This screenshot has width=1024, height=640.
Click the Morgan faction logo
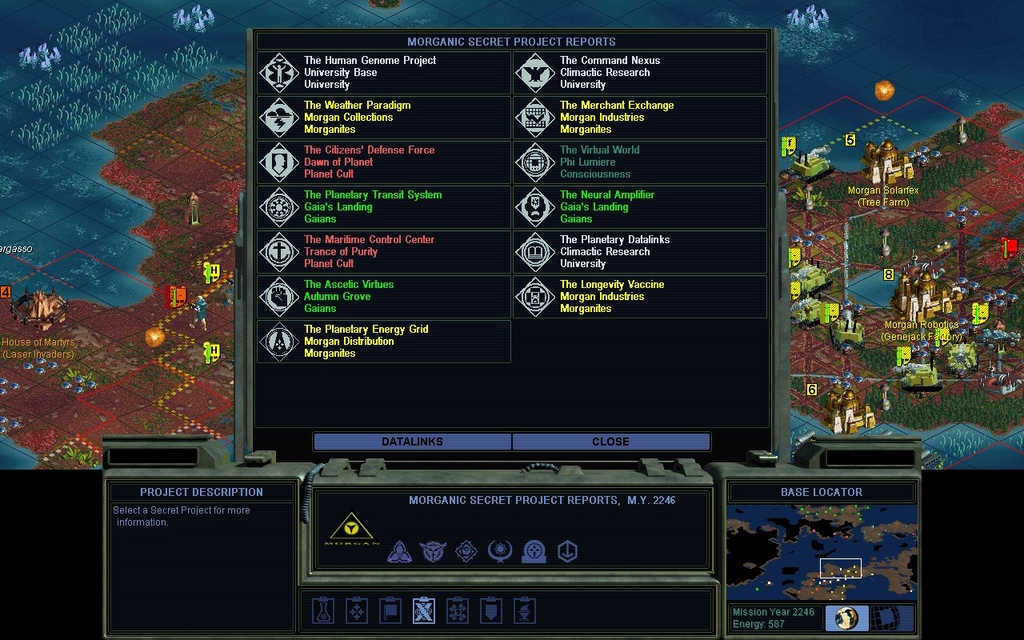[x=353, y=528]
